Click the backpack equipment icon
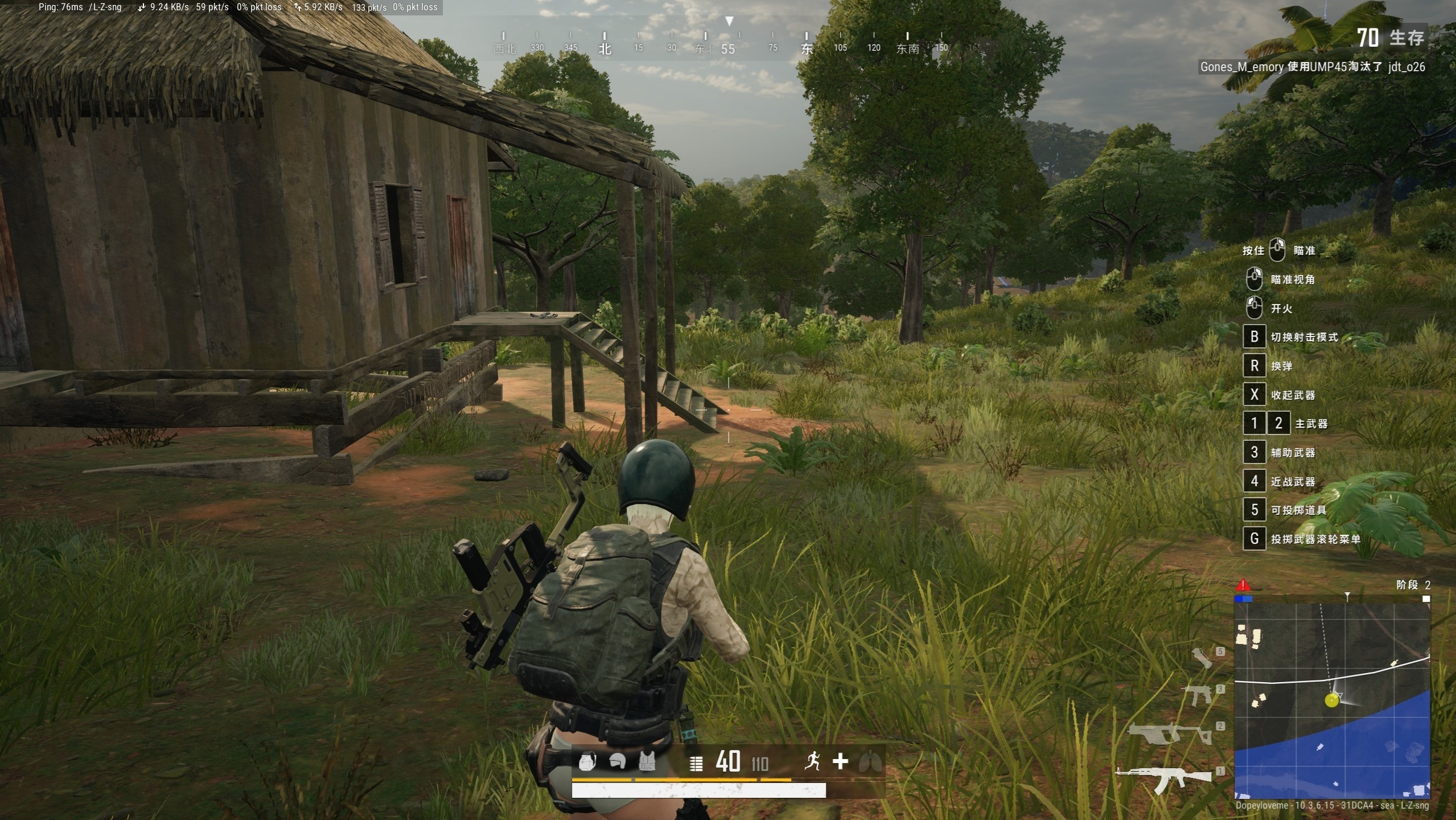The height and width of the screenshot is (820, 1456). click(x=587, y=761)
